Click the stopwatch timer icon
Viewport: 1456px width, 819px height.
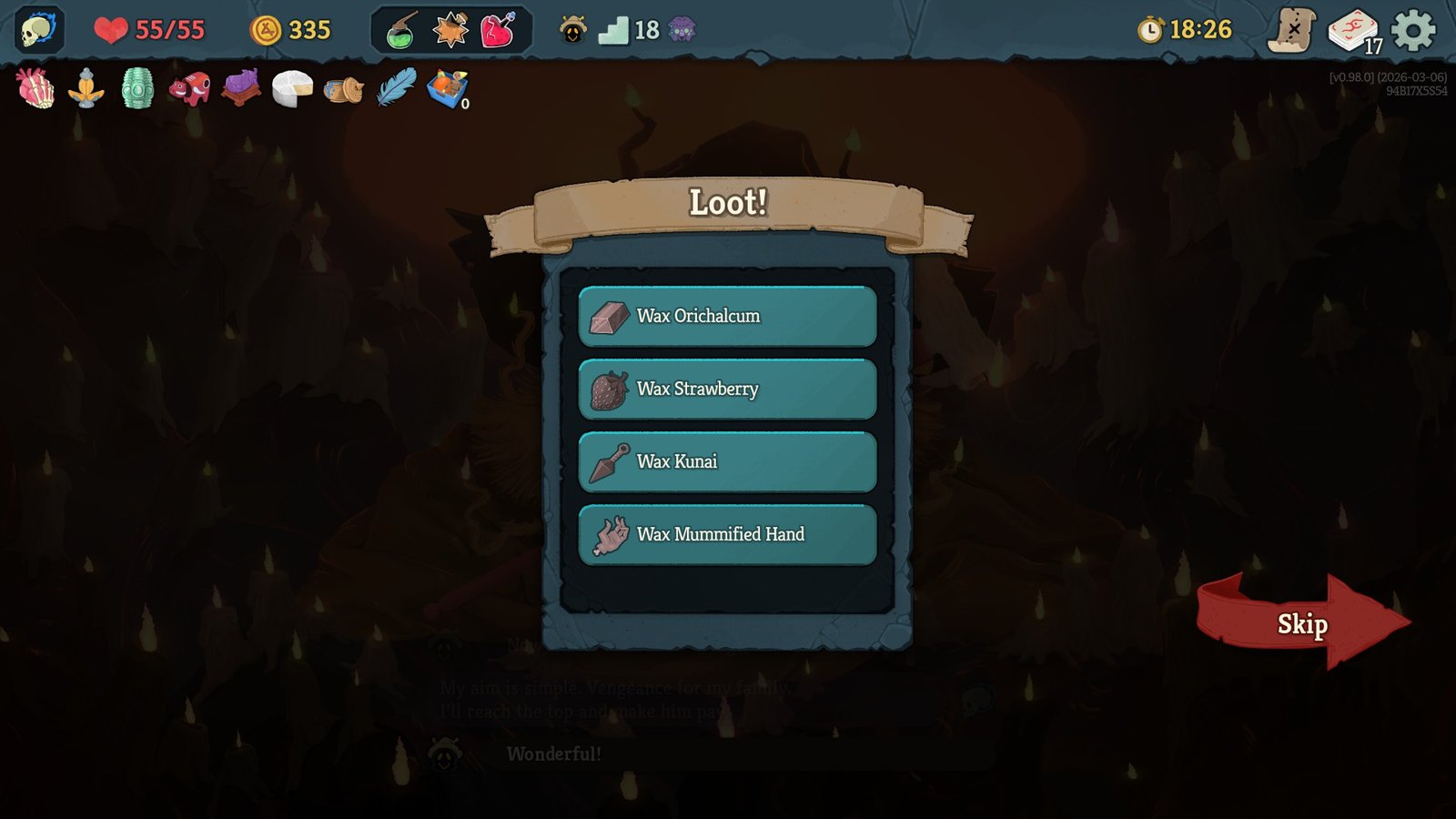(1151, 28)
